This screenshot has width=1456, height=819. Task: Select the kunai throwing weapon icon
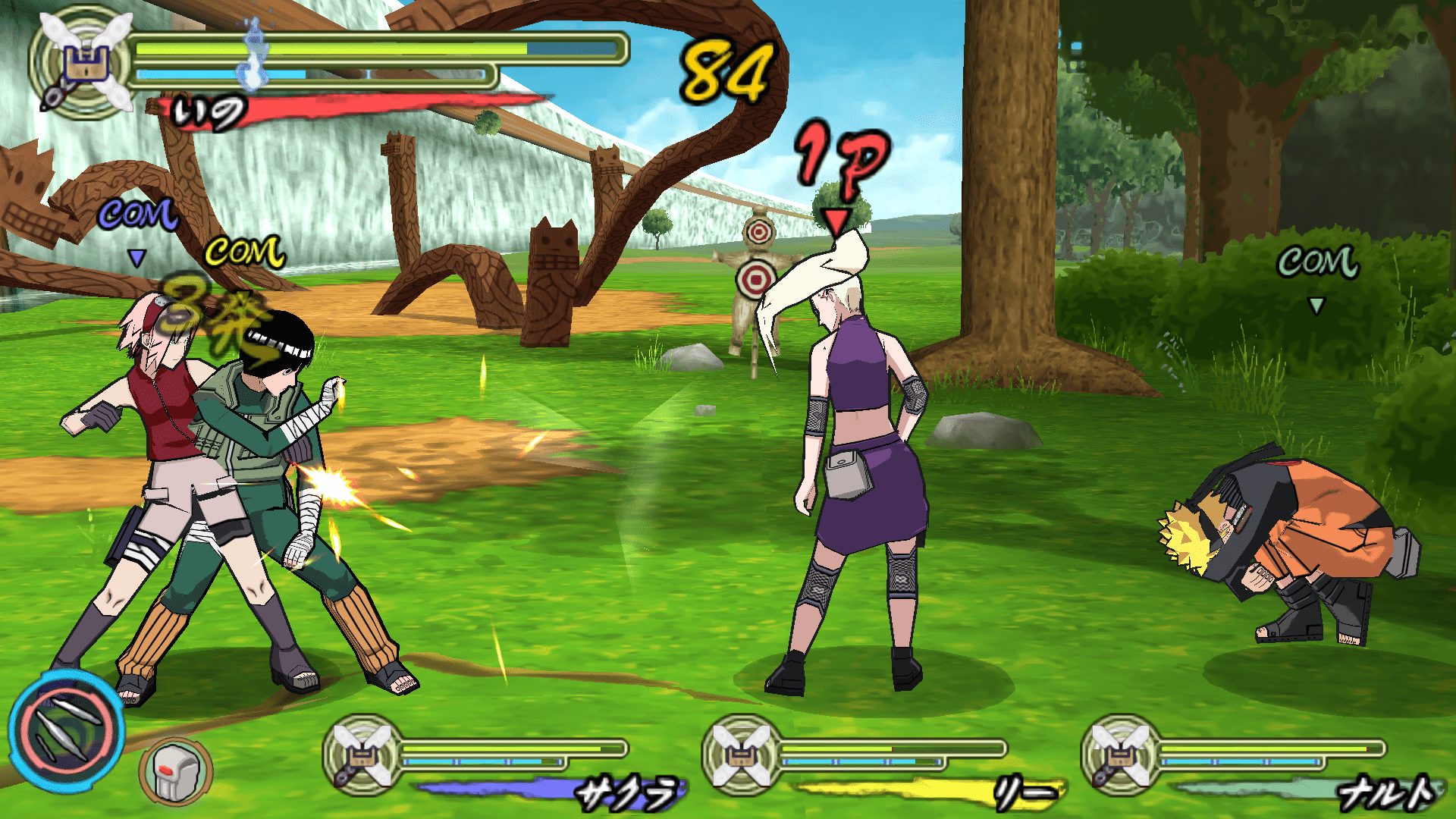tap(67, 731)
